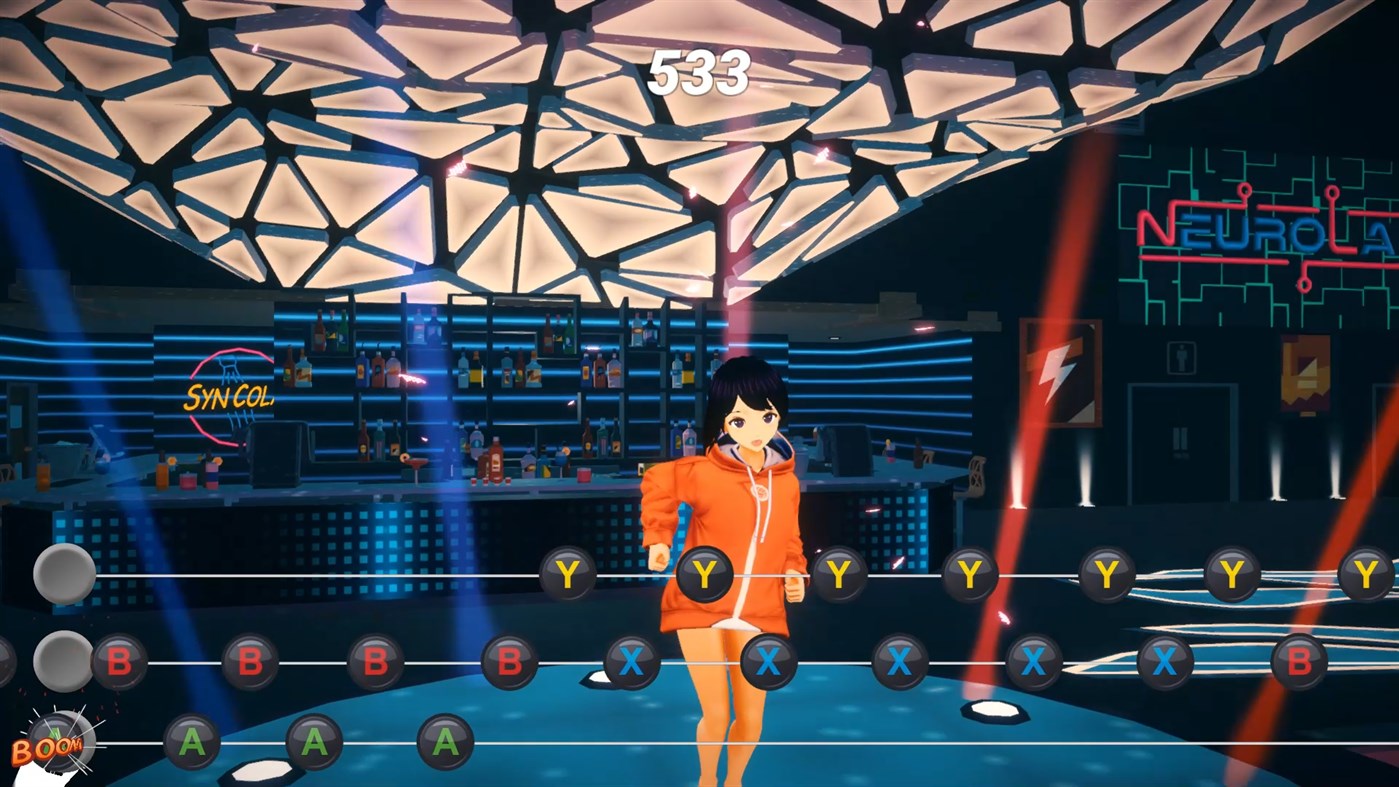The width and height of the screenshot is (1399, 787).
Task: Select the leftmost B note on middle lane
Action: (x=120, y=660)
